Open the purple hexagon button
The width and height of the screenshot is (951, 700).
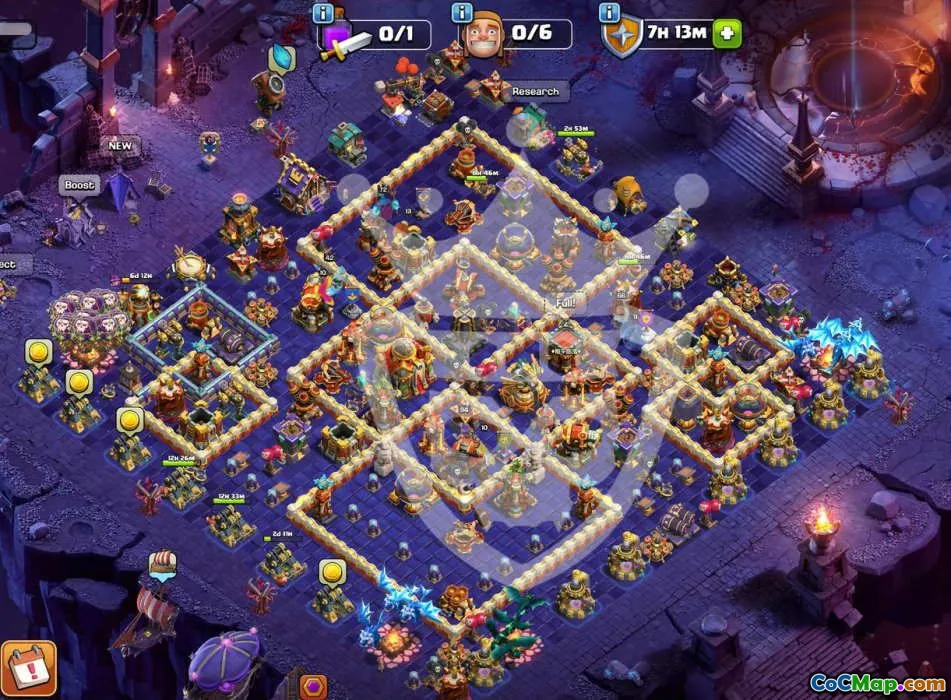click(x=313, y=686)
